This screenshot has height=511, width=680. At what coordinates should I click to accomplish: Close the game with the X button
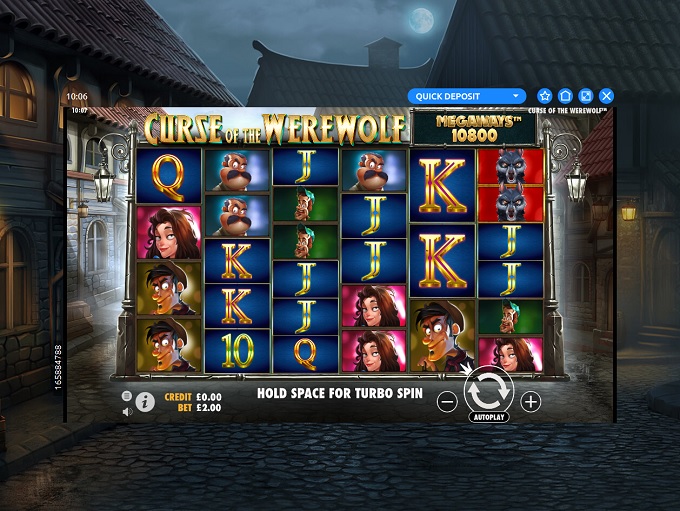606,96
